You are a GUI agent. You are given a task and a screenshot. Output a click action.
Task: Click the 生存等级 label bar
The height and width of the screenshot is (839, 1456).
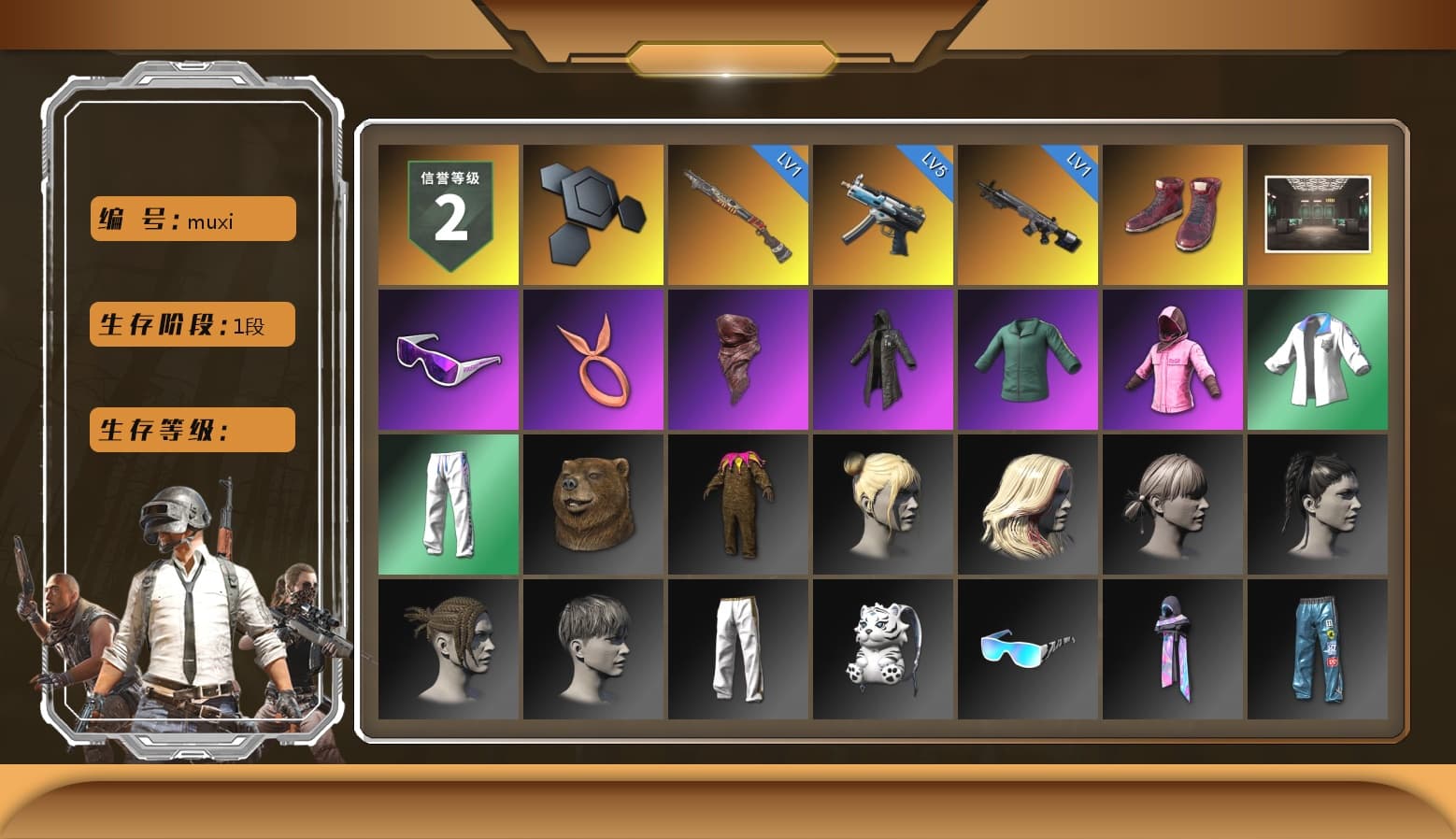pyautogui.click(x=192, y=430)
